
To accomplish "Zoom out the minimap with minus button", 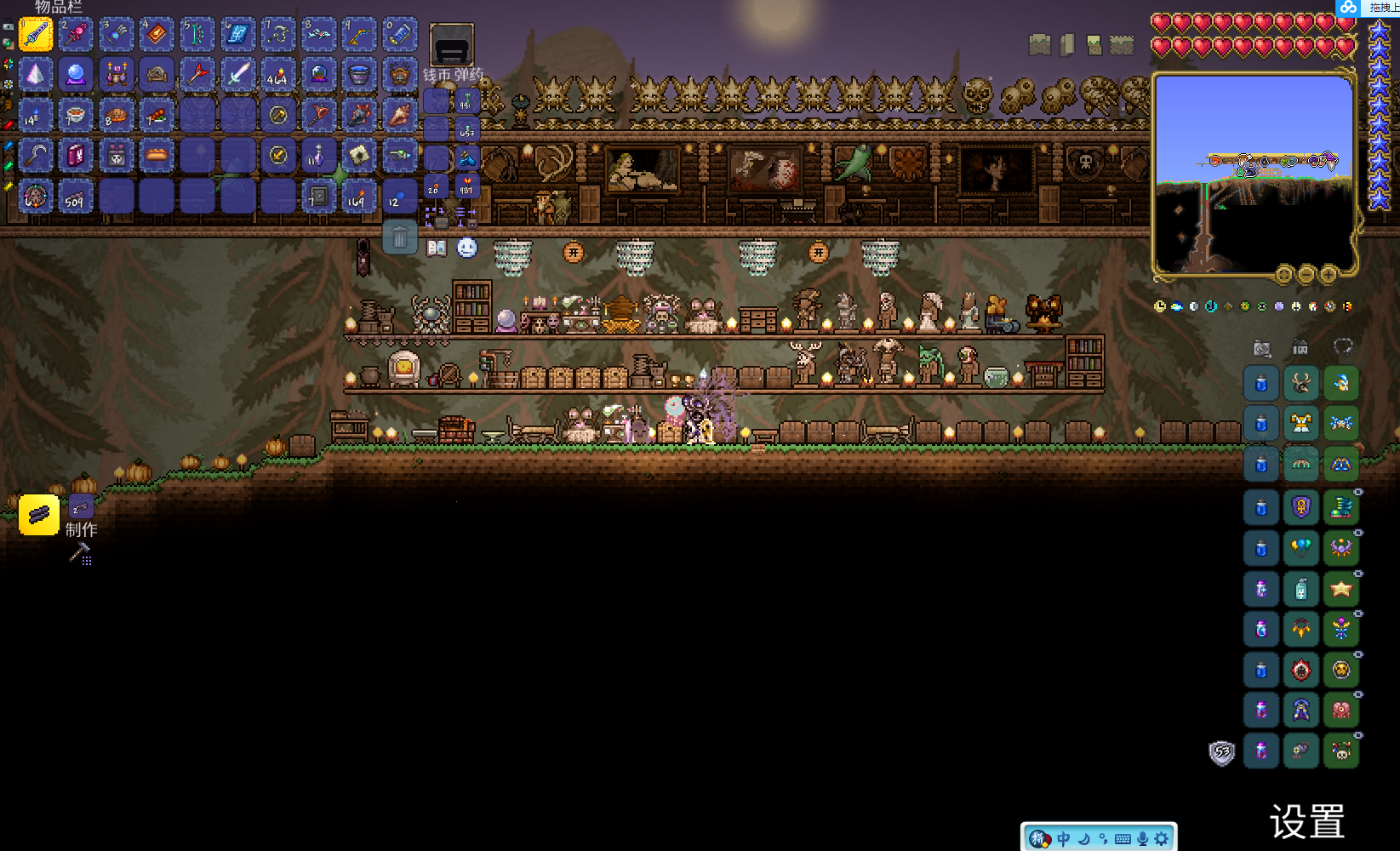I will (1306, 274).
